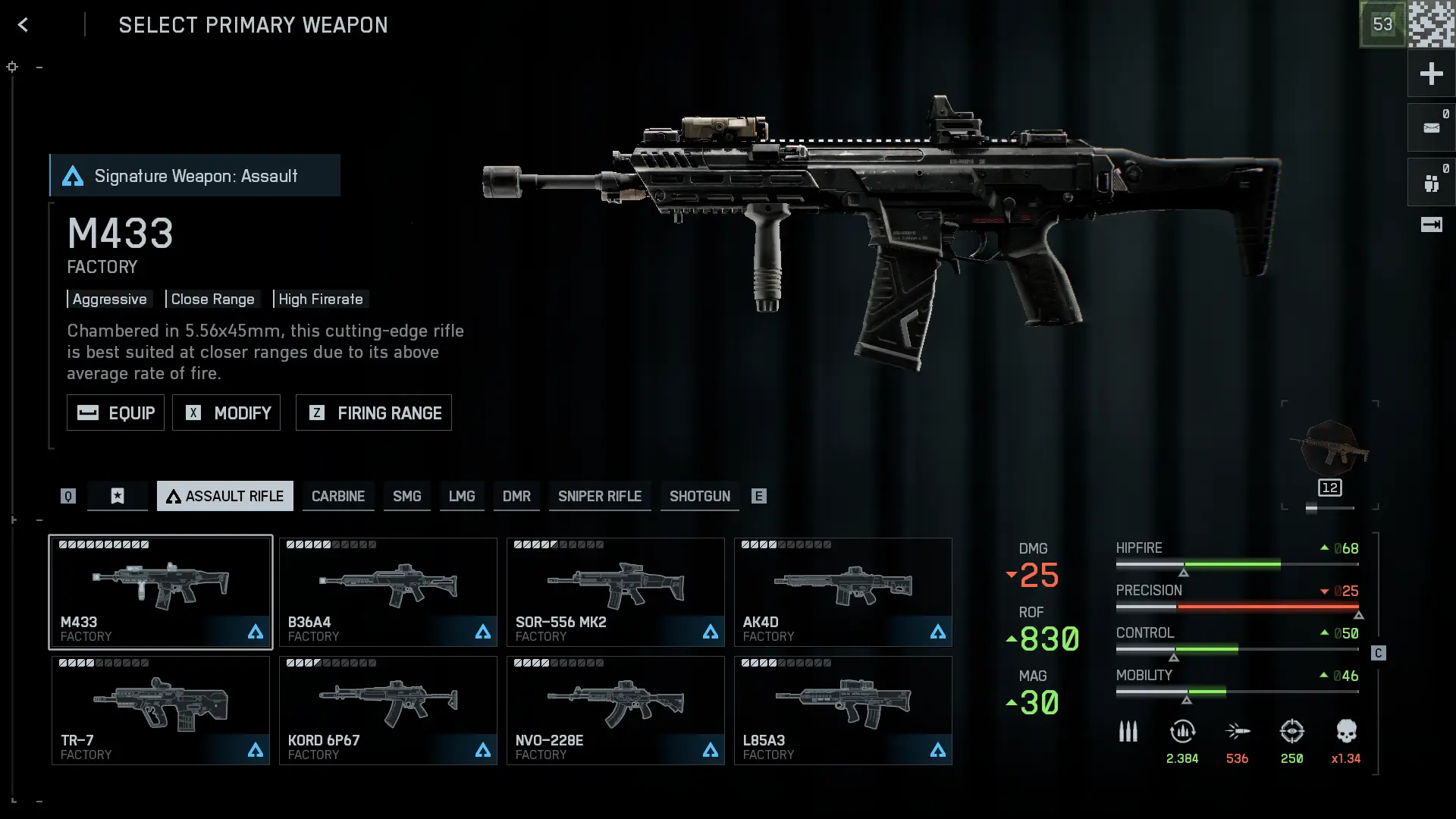1456x819 pixels.
Task: Open the favorites star tab
Action: click(x=118, y=496)
